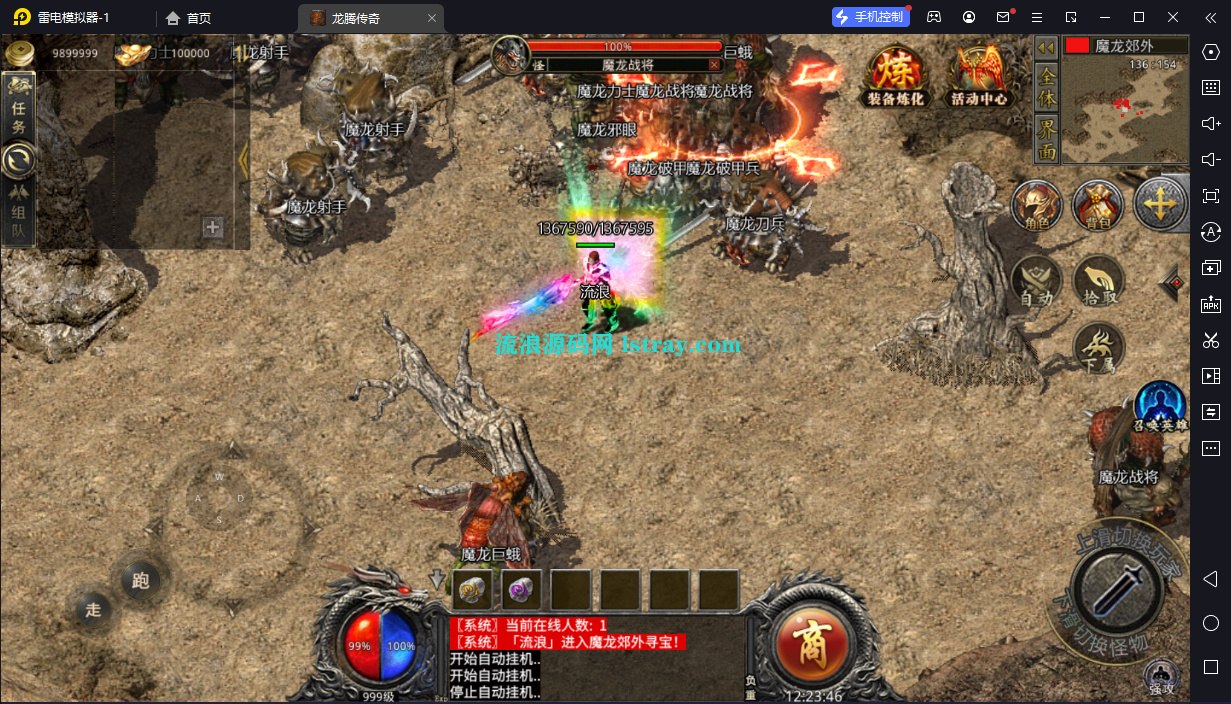Click the plus button in the quest panel
This screenshot has width=1231, height=704.
tap(212, 228)
